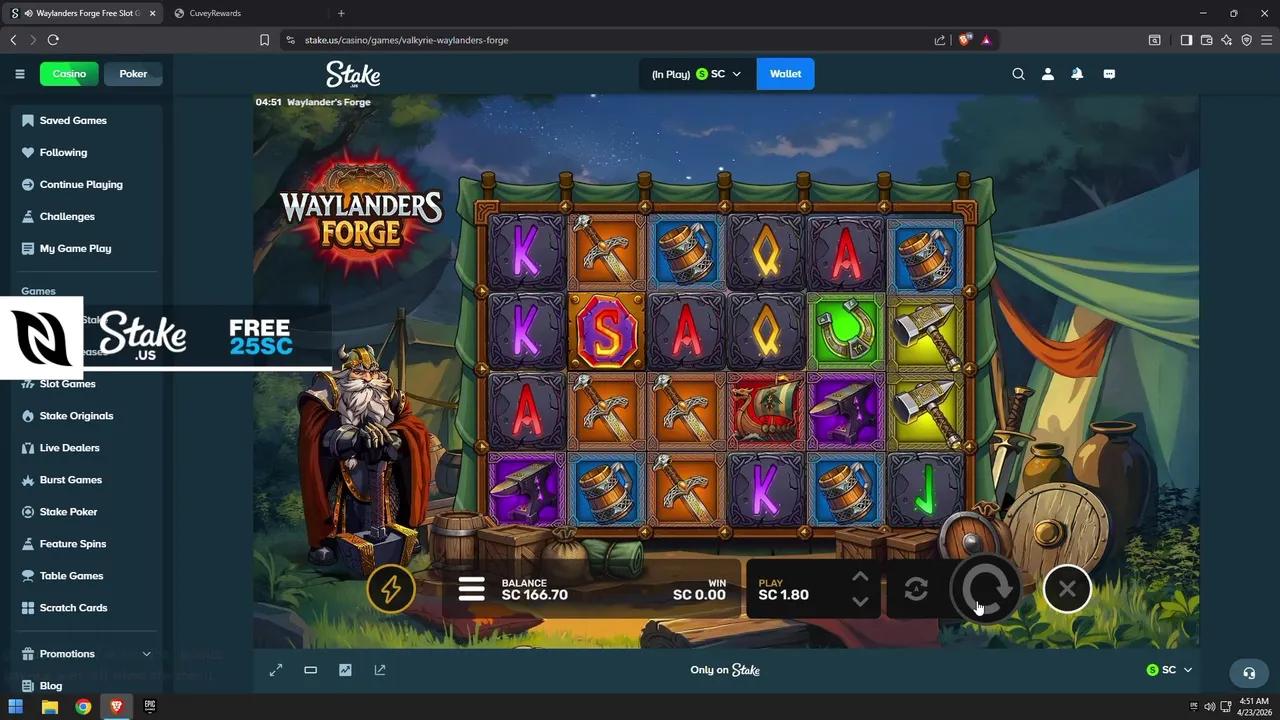Toggle the live stats chart icon
The height and width of the screenshot is (720, 1280).
coord(345,670)
